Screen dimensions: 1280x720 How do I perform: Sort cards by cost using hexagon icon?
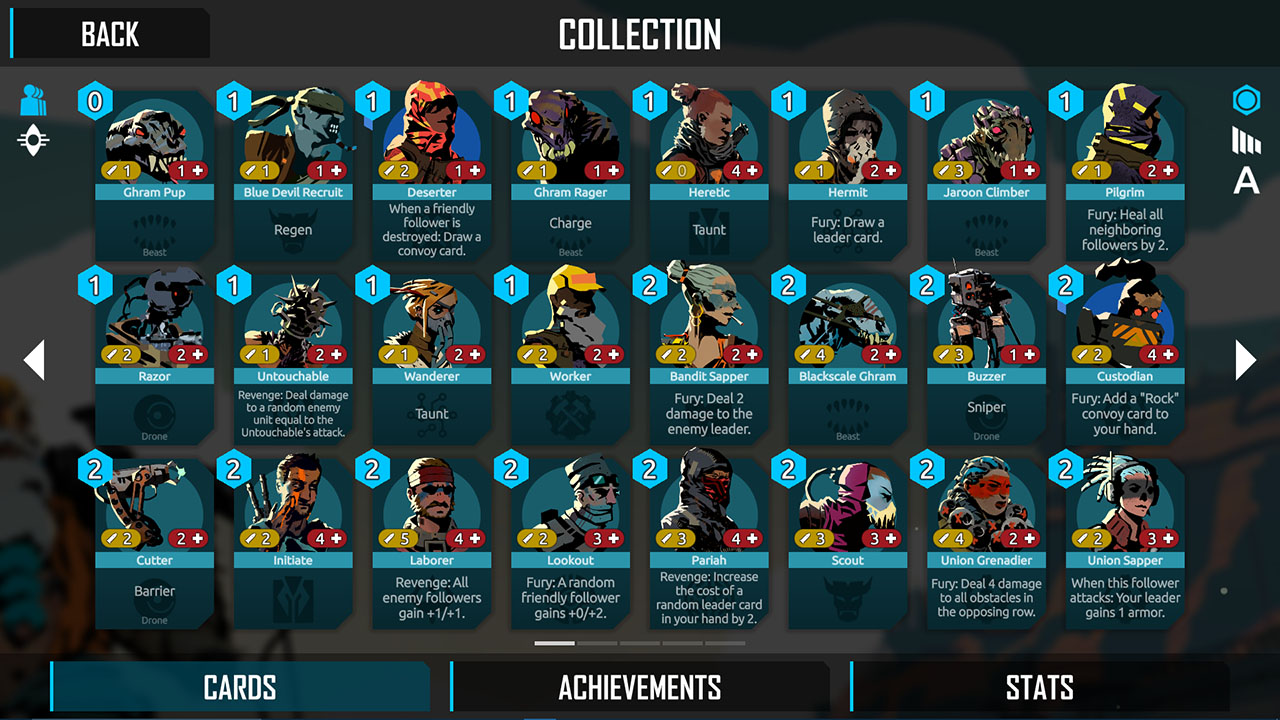click(1245, 100)
